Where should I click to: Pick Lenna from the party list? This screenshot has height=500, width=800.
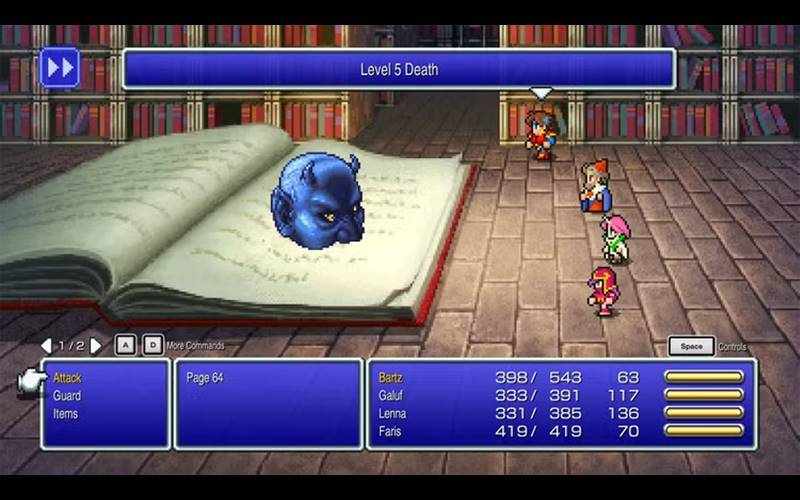coord(392,414)
